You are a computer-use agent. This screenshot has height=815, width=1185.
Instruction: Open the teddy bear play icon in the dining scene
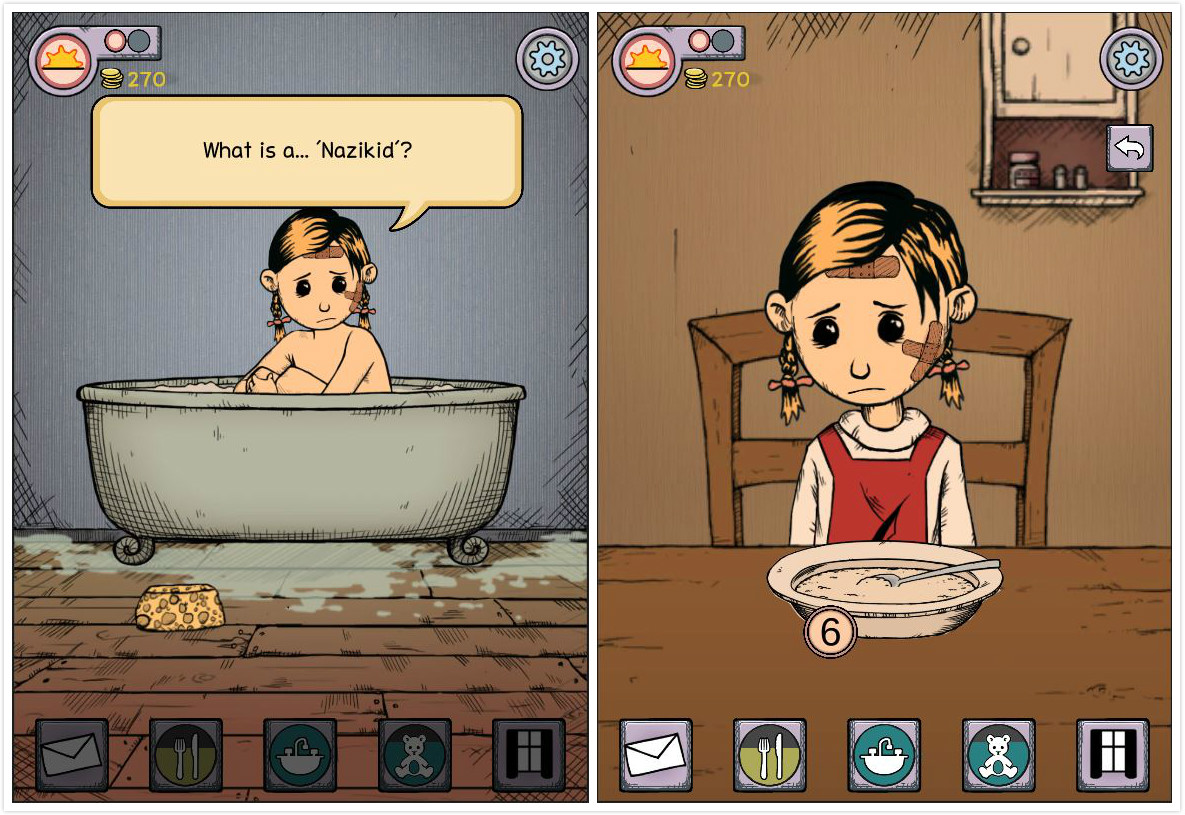(x=998, y=755)
